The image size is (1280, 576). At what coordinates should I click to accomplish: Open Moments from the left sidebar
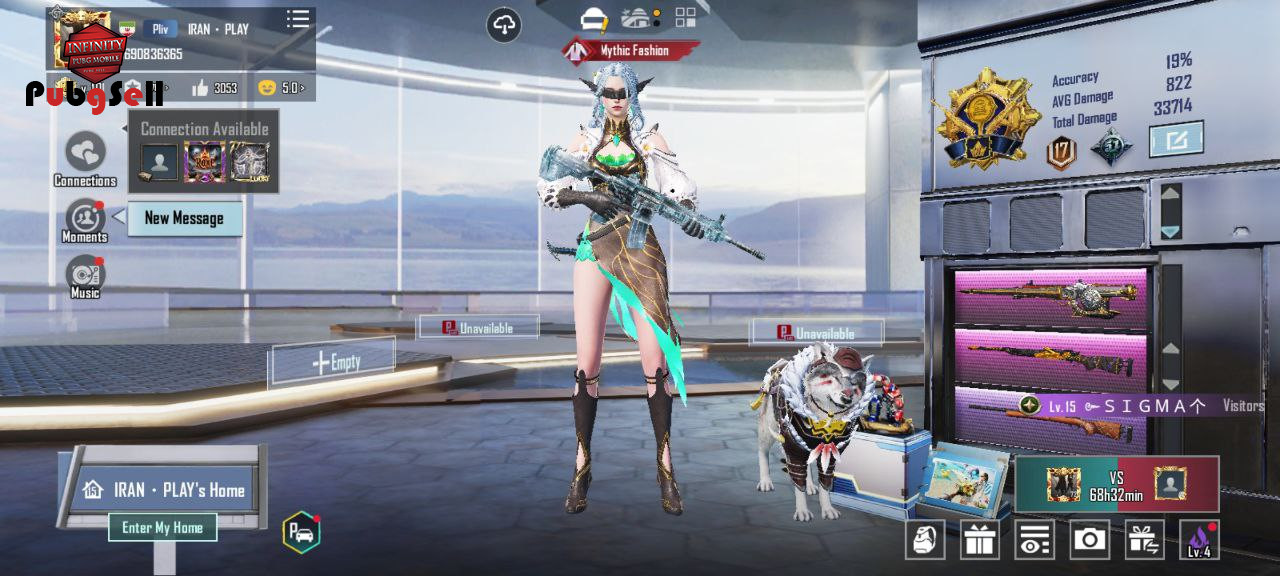(85, 218)
